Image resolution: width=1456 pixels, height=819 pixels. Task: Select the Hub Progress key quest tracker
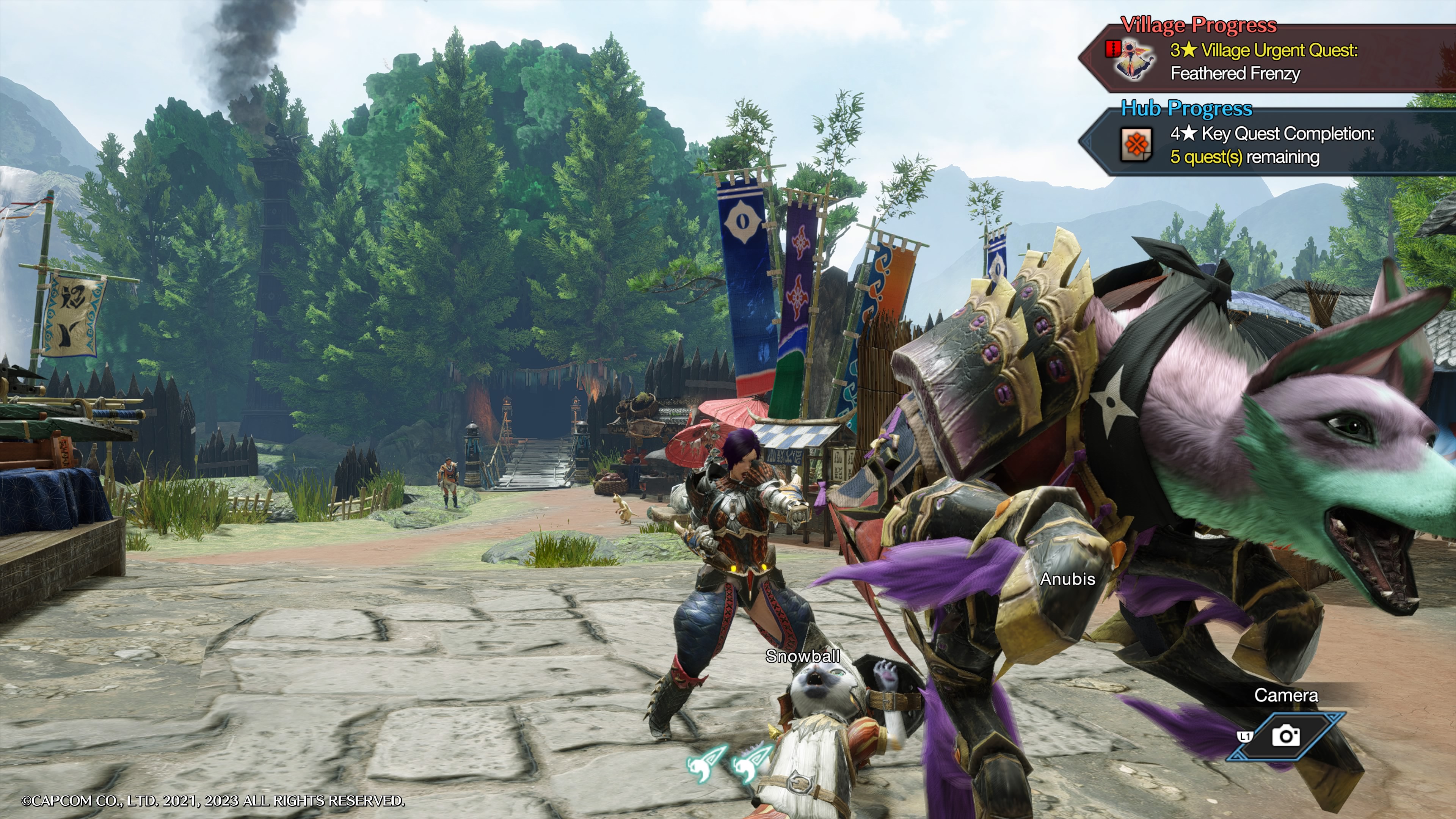1272,145
